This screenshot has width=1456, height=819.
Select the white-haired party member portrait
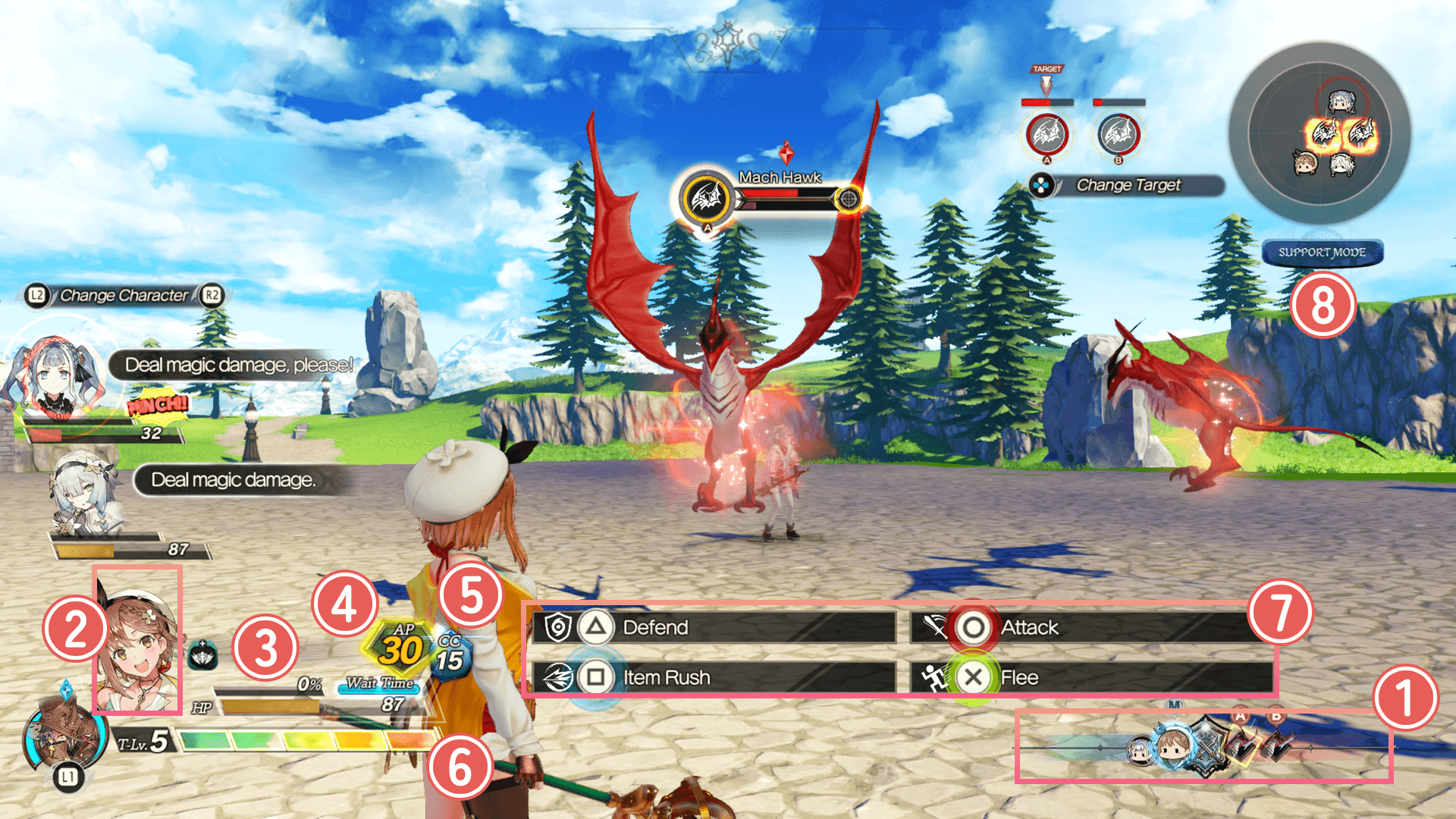click(x=83, y=493)
